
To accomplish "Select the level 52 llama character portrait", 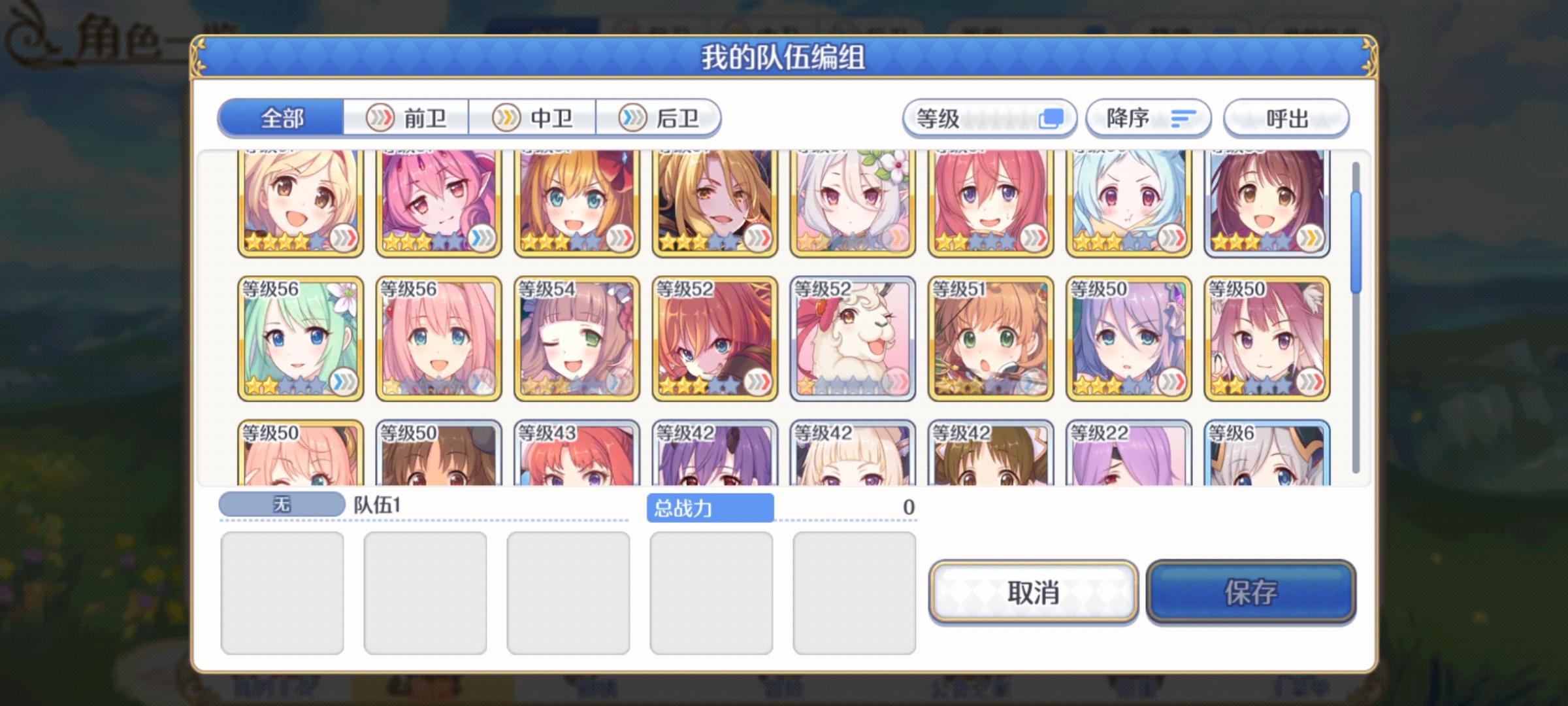I will pyautogui.click(x=851, y=340).
